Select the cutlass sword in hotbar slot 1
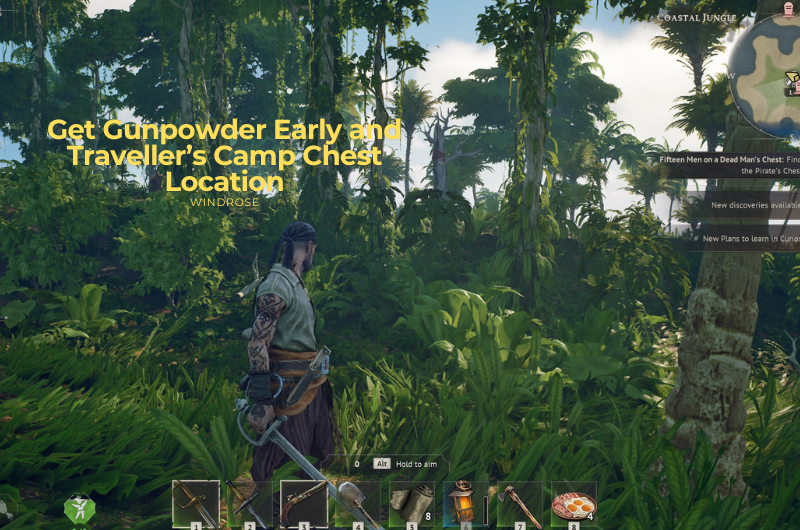The width and height of the screenshot is (800, 530). pos(196,503)
